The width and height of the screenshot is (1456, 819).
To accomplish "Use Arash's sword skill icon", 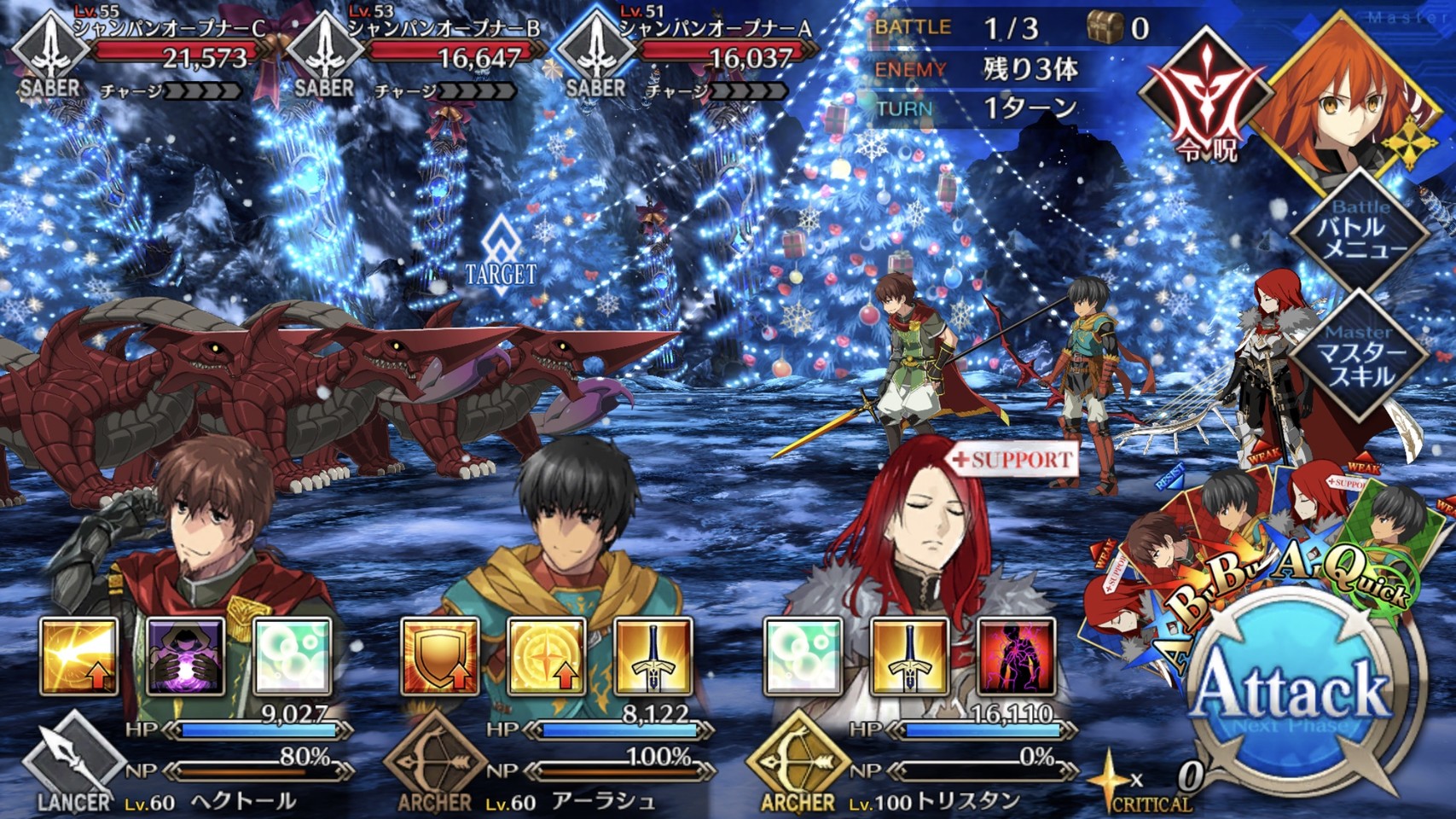I will 653,656.
